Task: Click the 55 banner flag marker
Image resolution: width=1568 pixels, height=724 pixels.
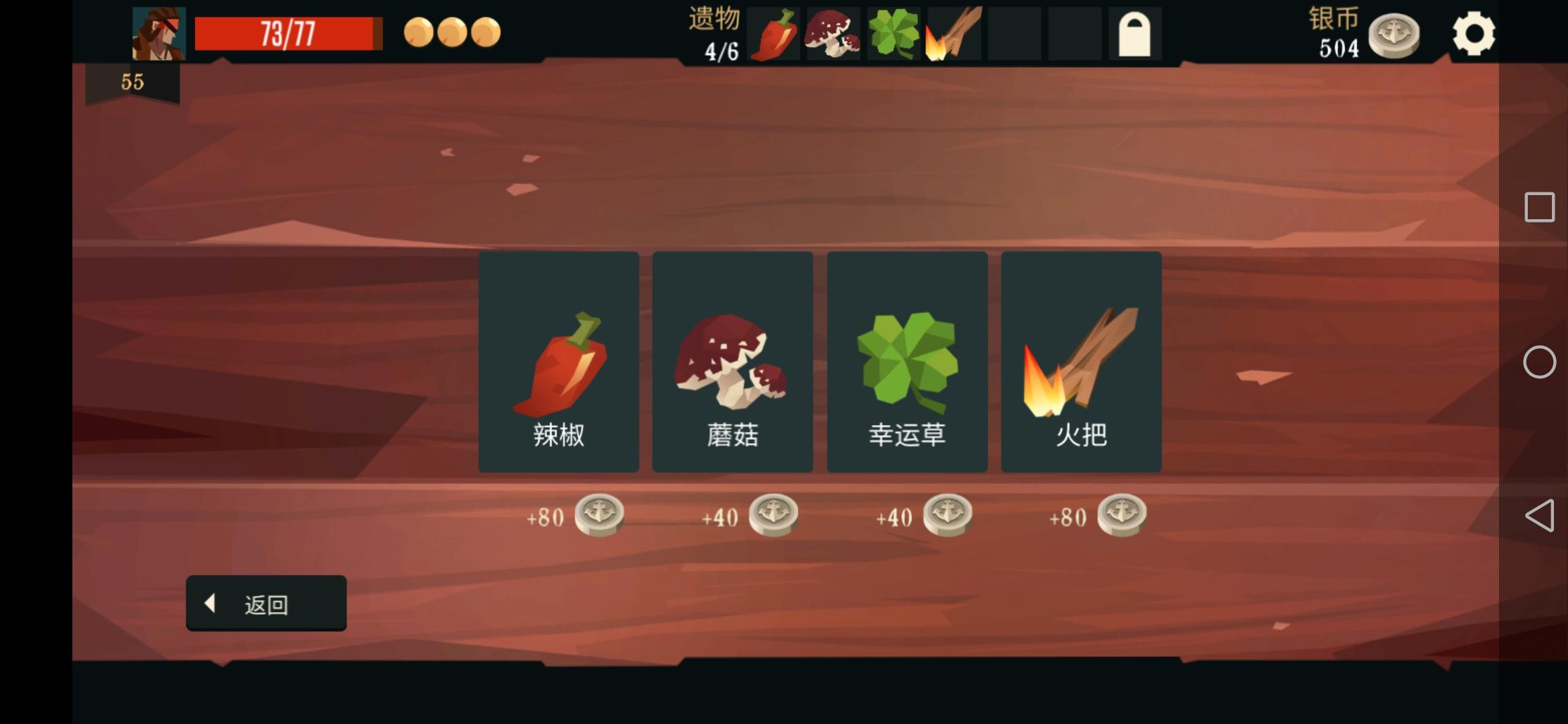Action: click(132, 82)
